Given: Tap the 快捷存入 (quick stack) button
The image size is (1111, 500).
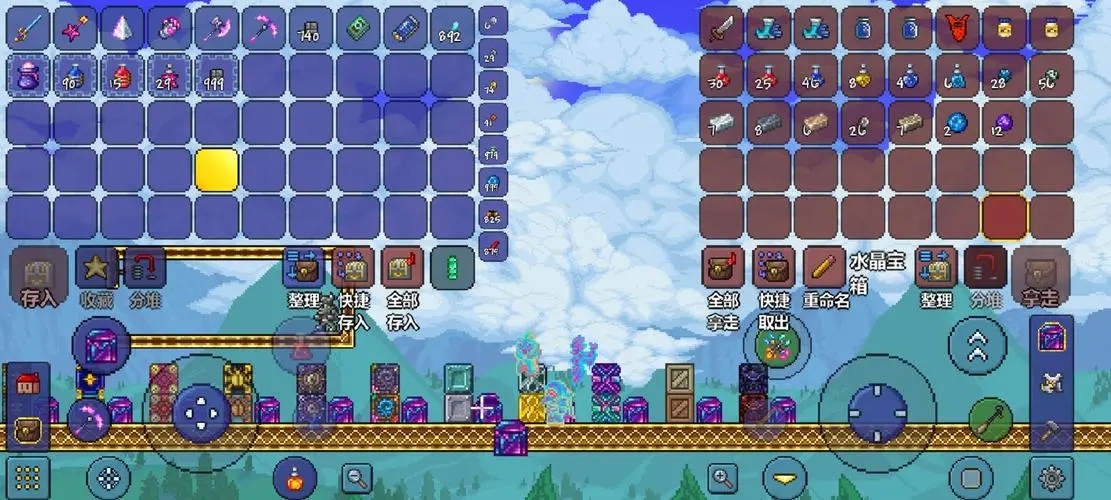Looking at the screenshot, I should click(x=352, y=269).
